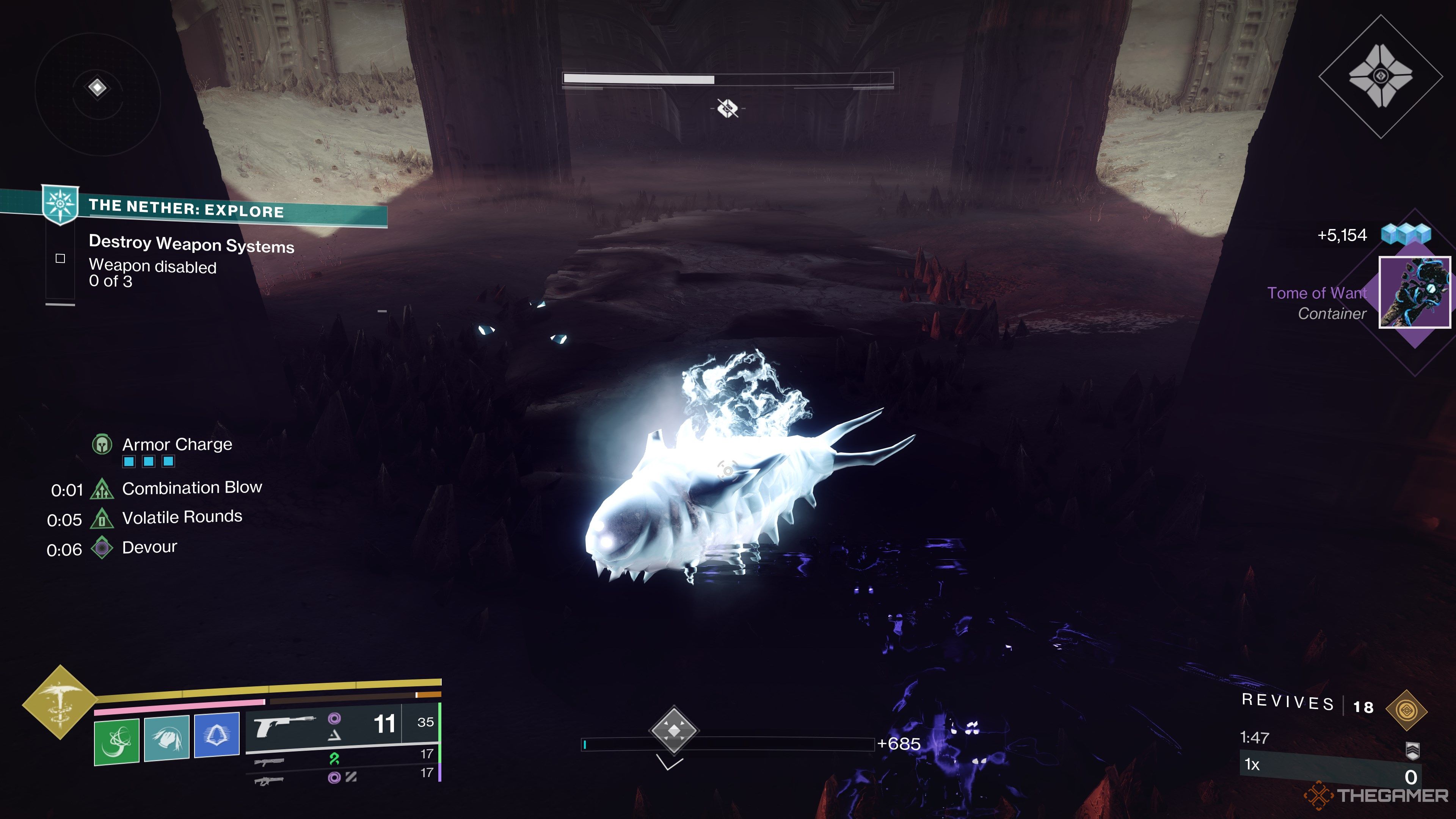Click the gold Revives token icon
This screenshot has width=1456, height=819.
(1406, 709)
